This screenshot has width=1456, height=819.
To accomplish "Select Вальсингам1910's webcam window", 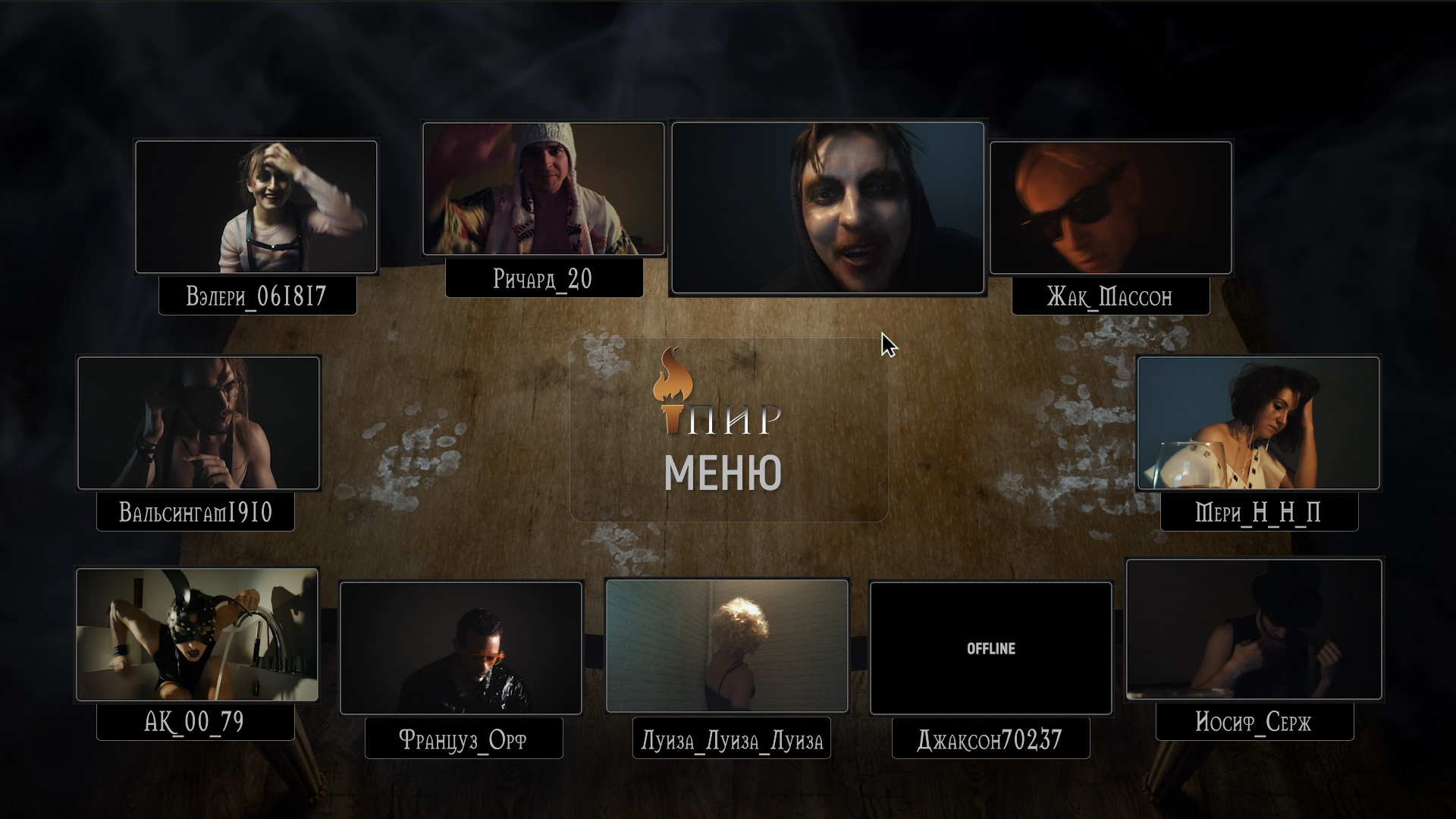I will point(199,422).
